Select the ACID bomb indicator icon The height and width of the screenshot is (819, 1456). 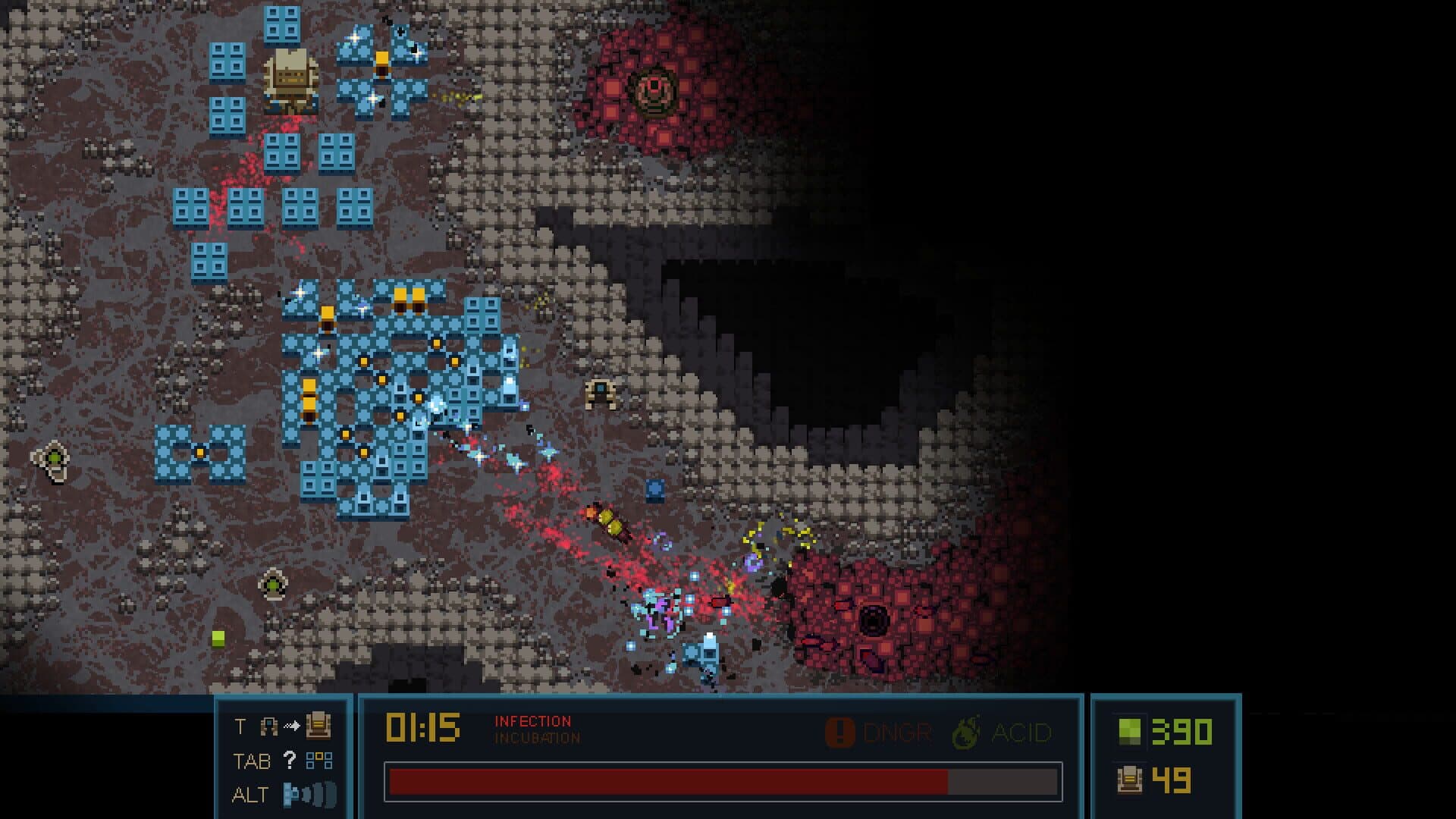click(966, 733)
